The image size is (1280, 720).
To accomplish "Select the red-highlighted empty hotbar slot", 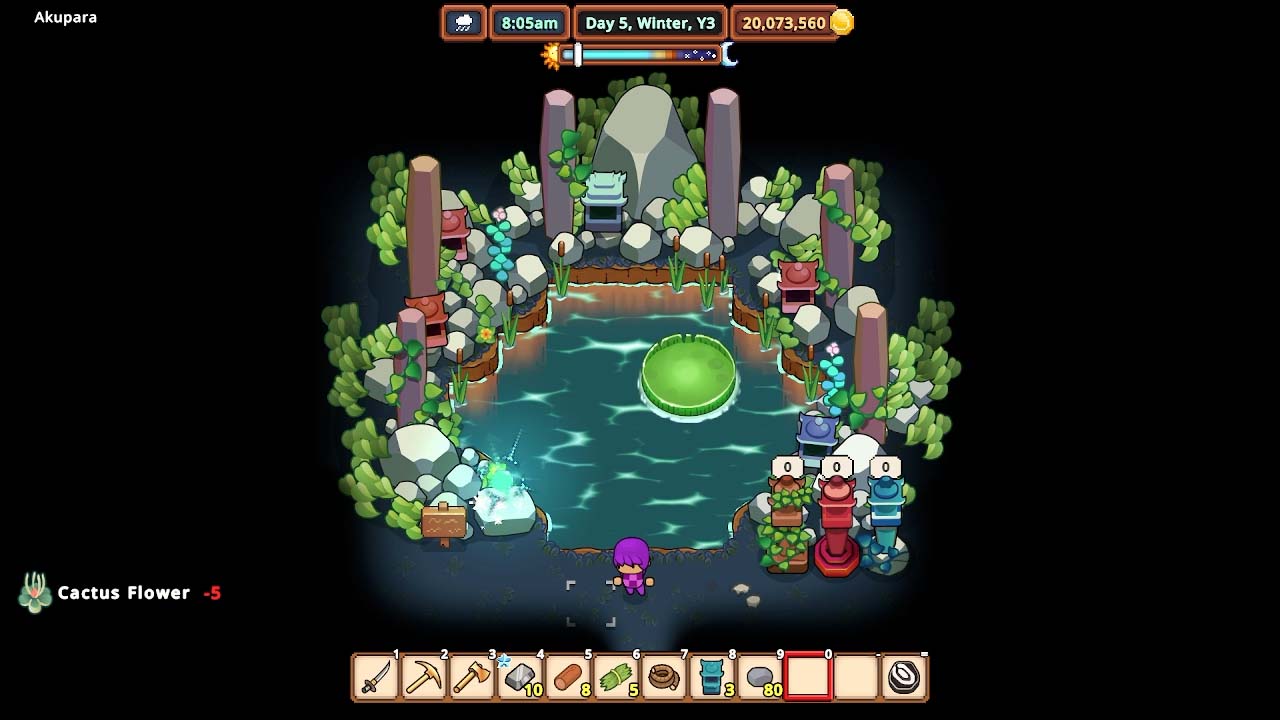I will 808,677.
